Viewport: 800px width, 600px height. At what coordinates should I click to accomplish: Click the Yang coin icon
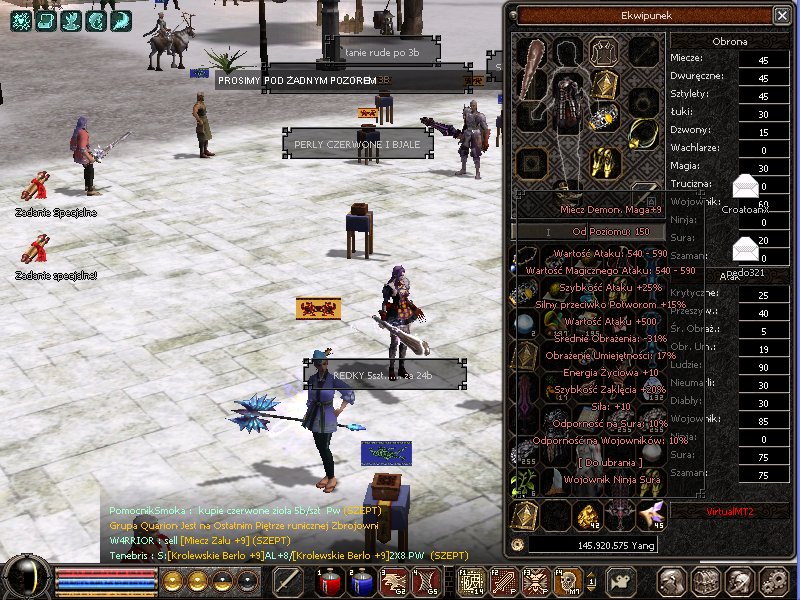coord(518,544)
